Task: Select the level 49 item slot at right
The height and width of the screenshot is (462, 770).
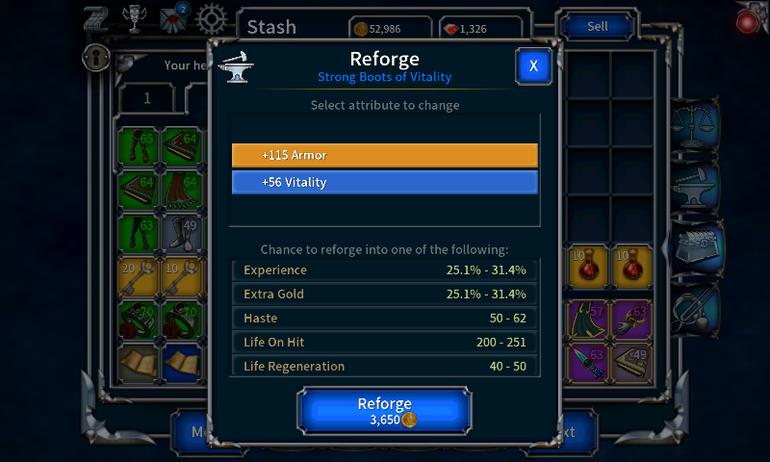Action: pos(633,362)
